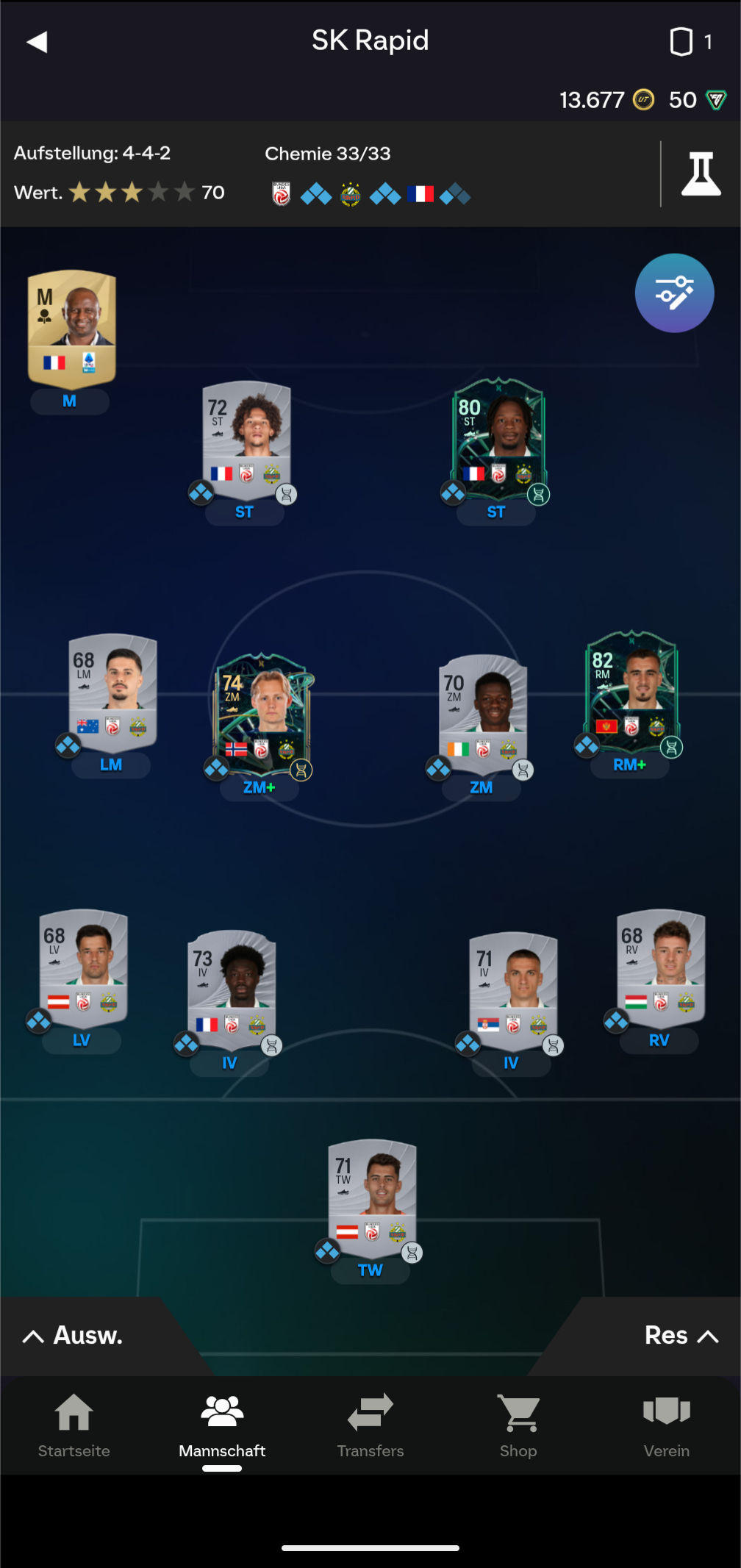The width and height of the screenshot is (741, 1568).
Task: Select the 72-rated ST player card
Action: [x=246, y=435]
